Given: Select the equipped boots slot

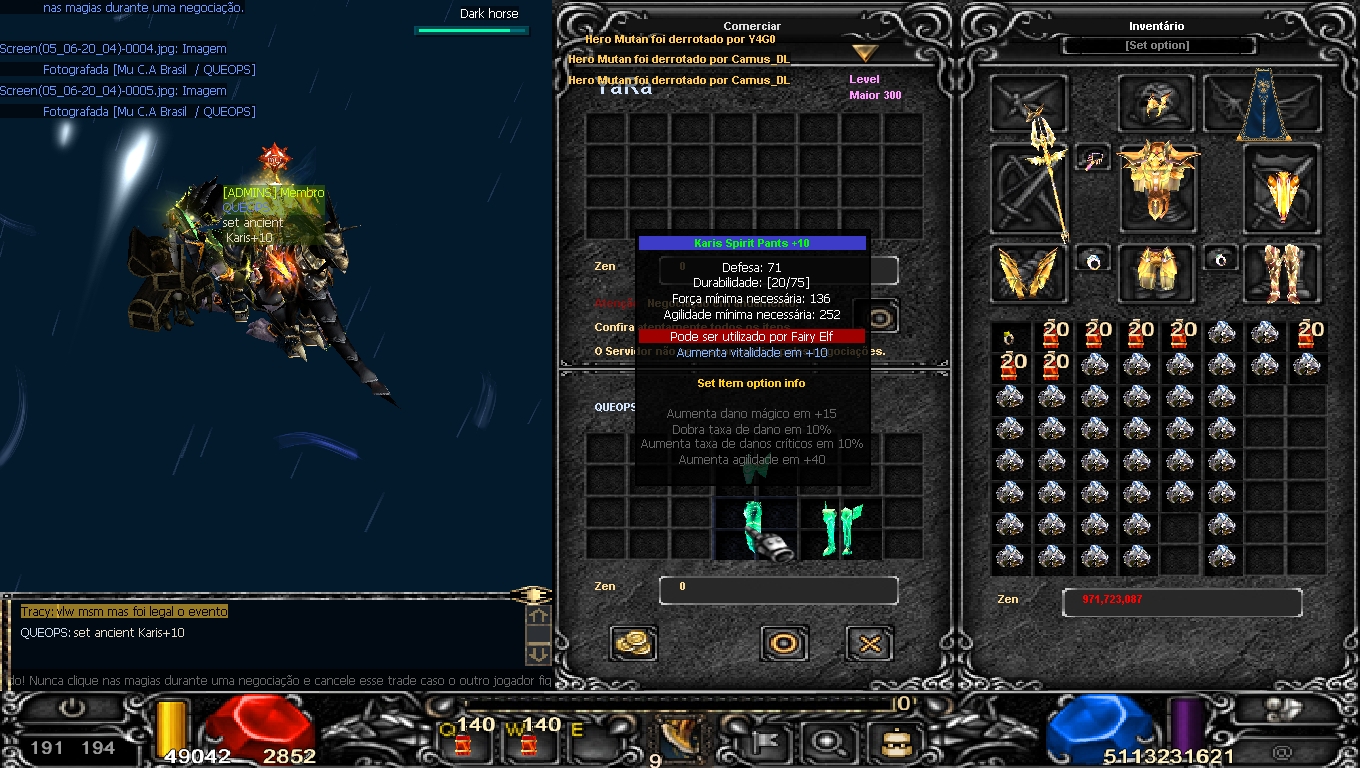Looking at the screenshot, I should 1281,273.
